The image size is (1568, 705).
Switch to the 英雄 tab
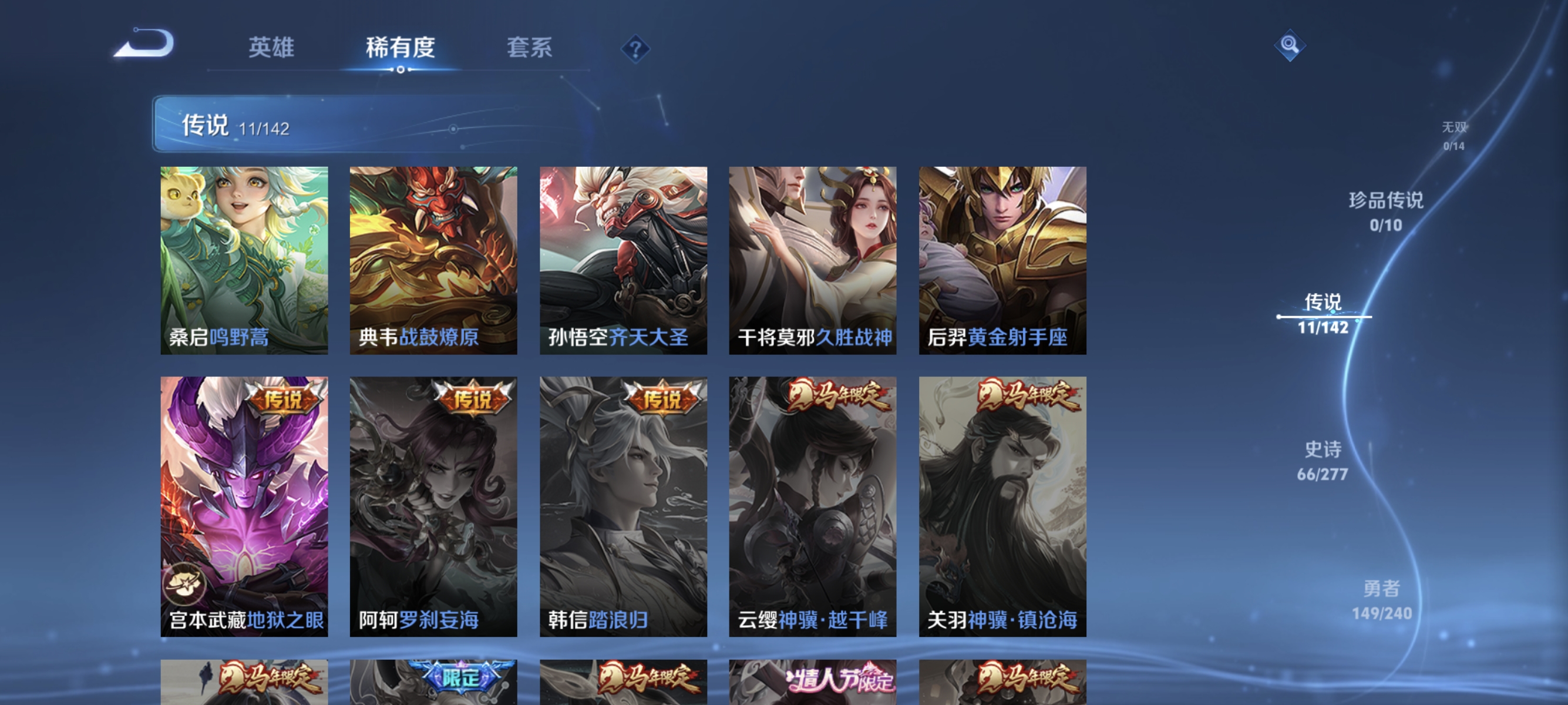tap(271, 48)
